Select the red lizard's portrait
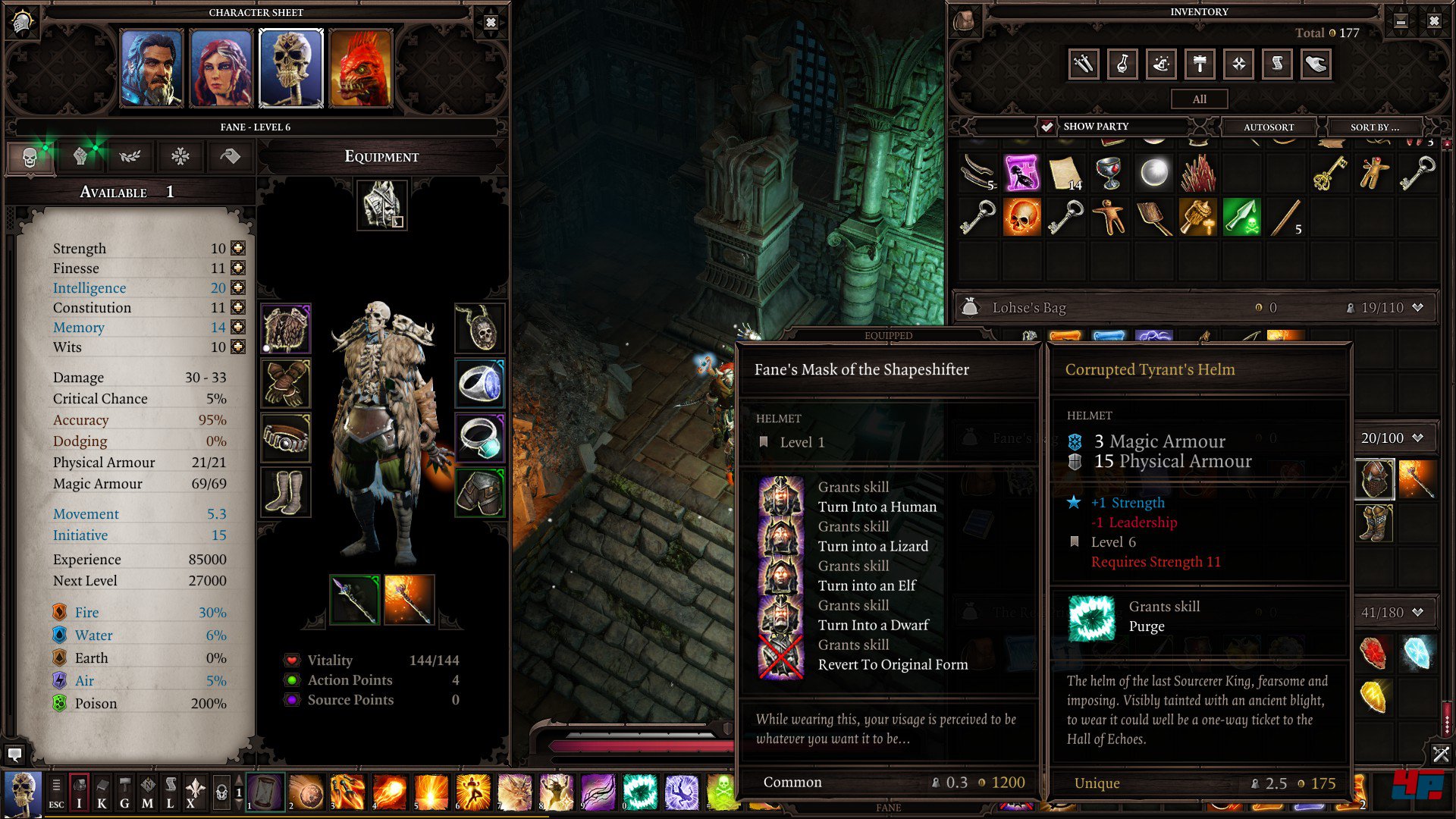Viewport: 1456px width, 819px height. [361, 69]
